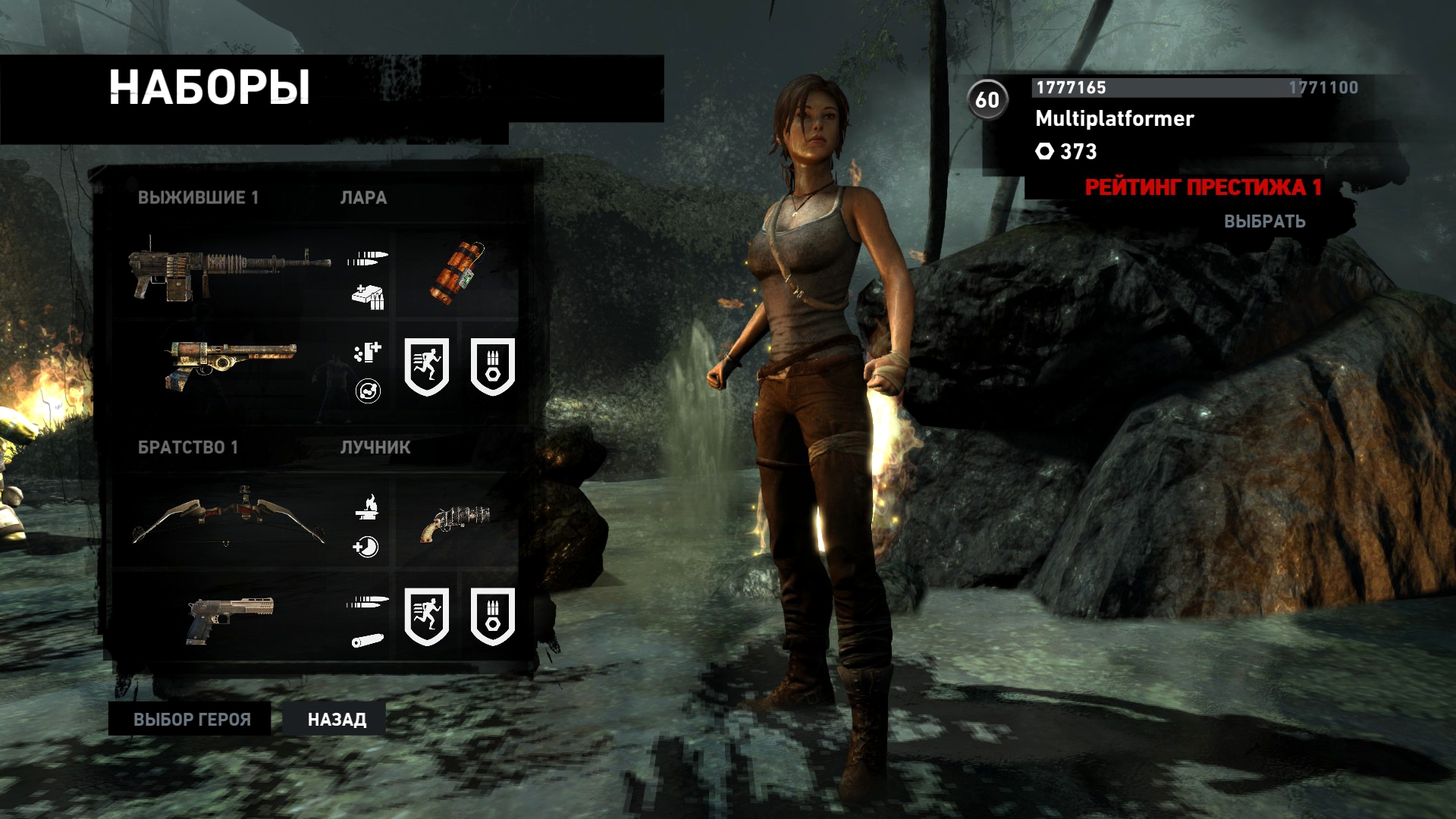Select the ВЫБРАТЬ prestige option
1456x819 pixels.
click(x=1264, y=221)
